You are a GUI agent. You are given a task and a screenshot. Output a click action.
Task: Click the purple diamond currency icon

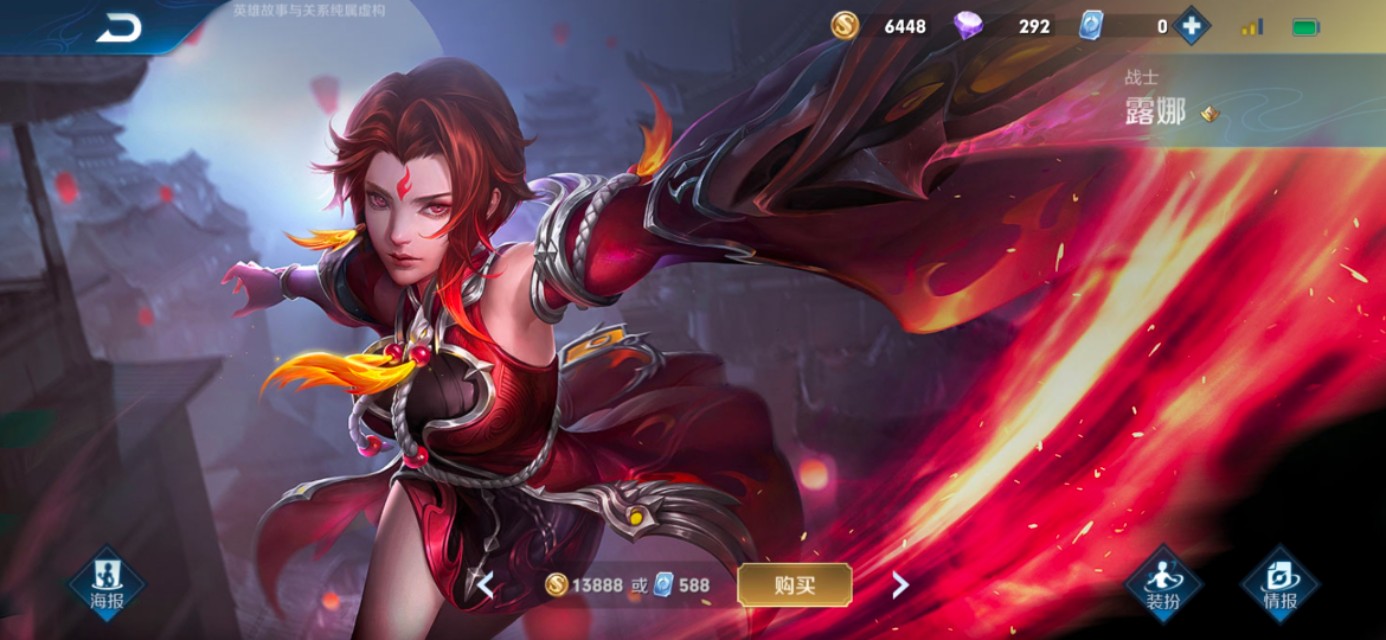click(x=967, y=26)
